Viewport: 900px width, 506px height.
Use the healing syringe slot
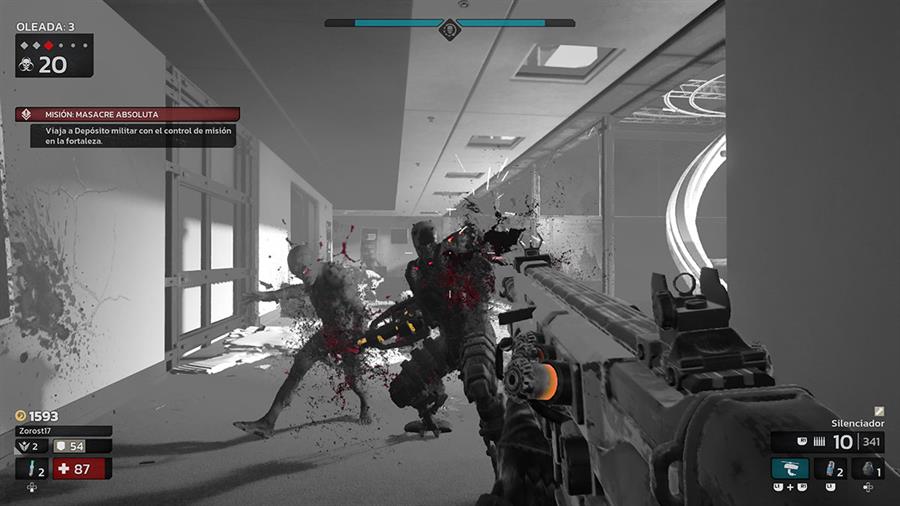(31, 468)
